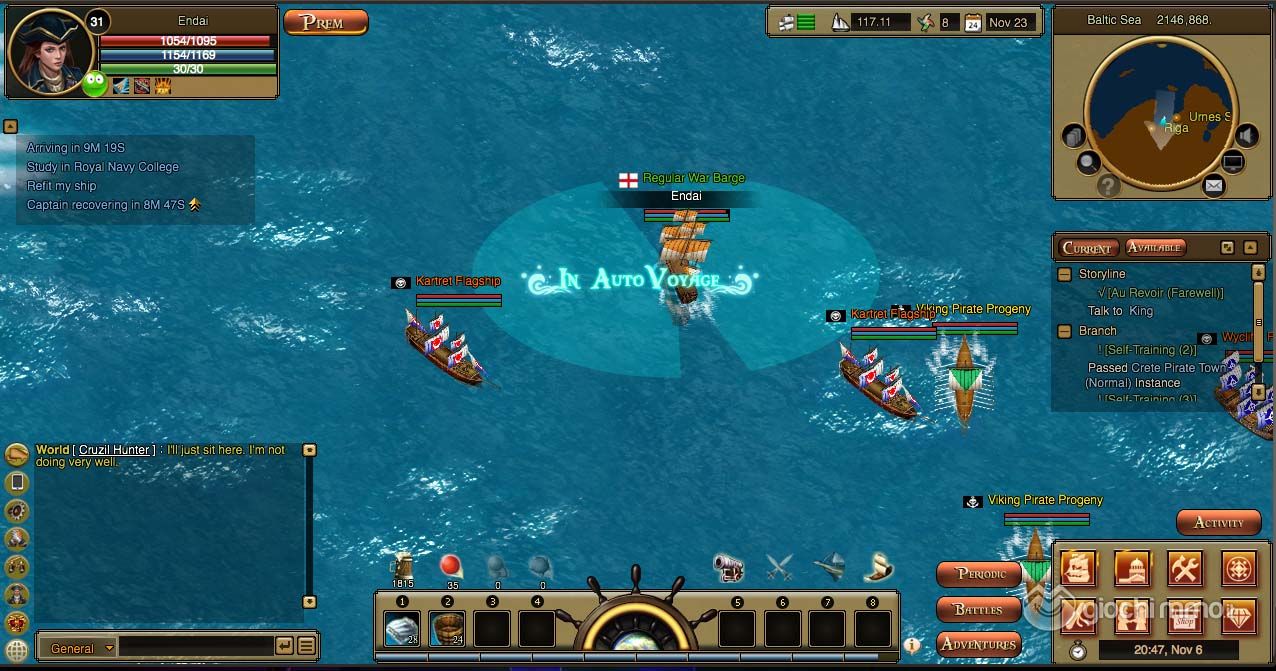Open the mail envelope icon by minimap
Screen dimensions: 1276x671
coord(1213,186)
